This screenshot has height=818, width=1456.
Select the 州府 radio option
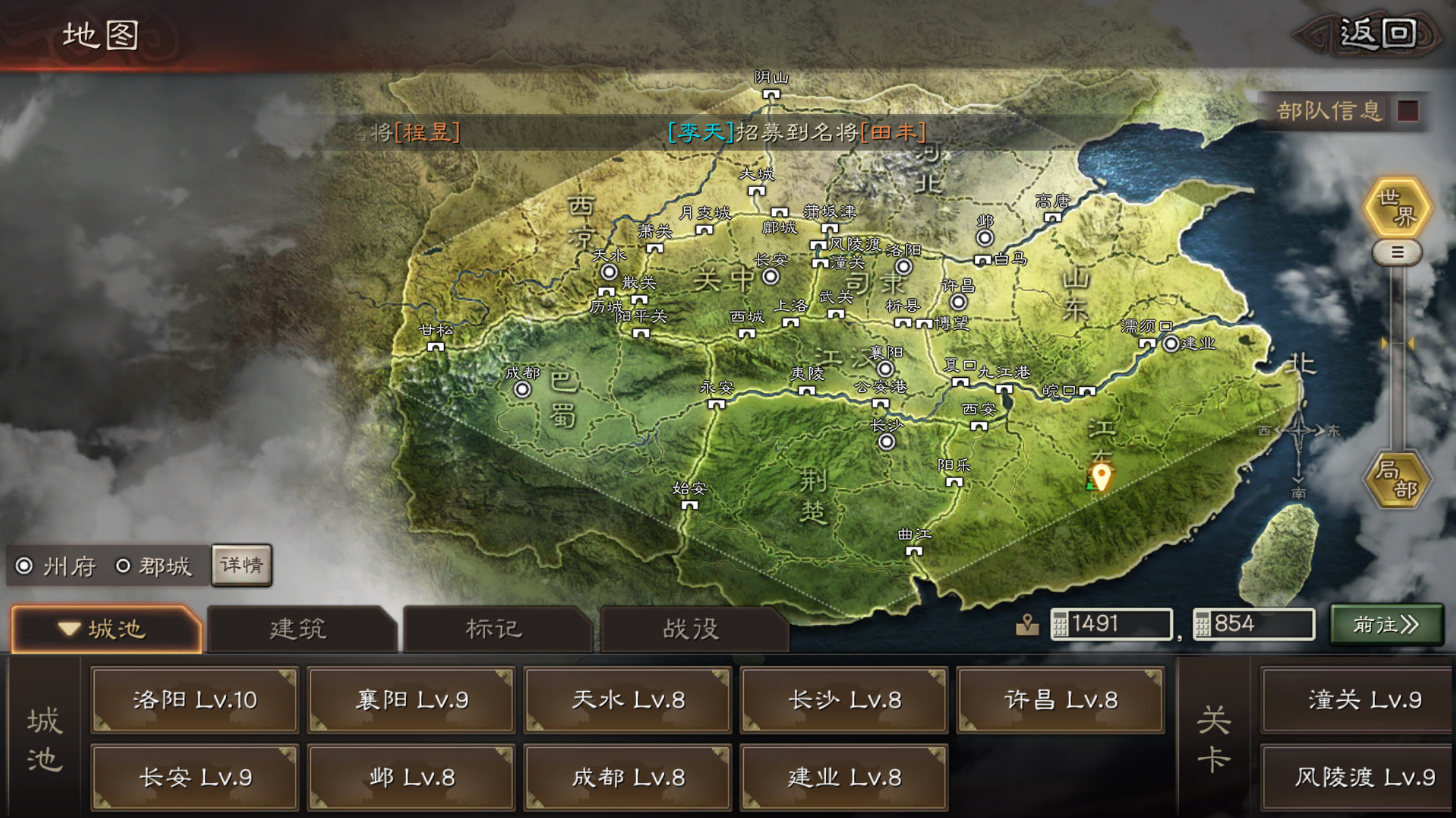tap(25, 567)
